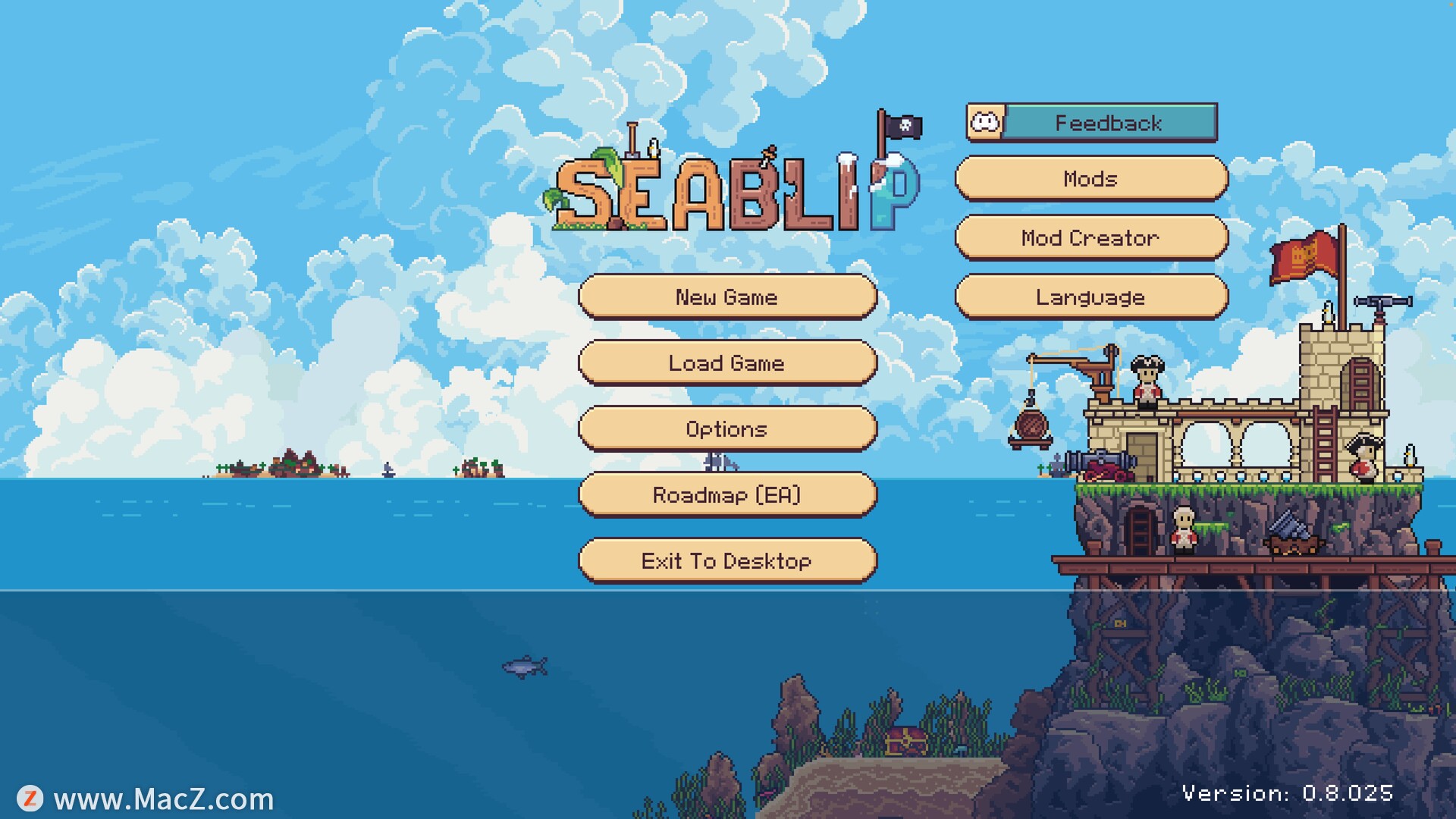Viewport: 1456px width, 819px height.
Task: Launch the Mod Creator
Action: [1090, 237]
